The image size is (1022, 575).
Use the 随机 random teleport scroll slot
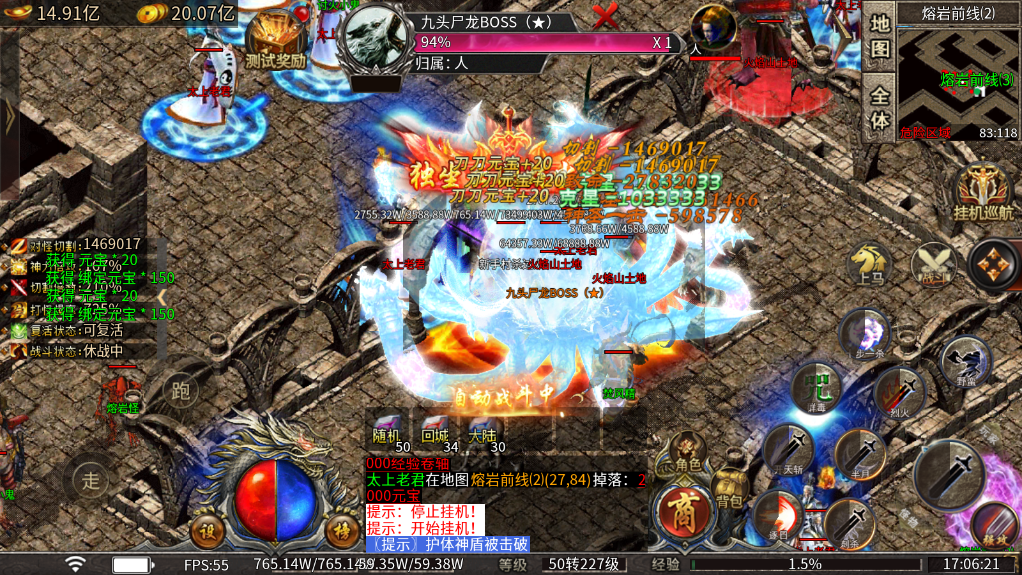385,431
